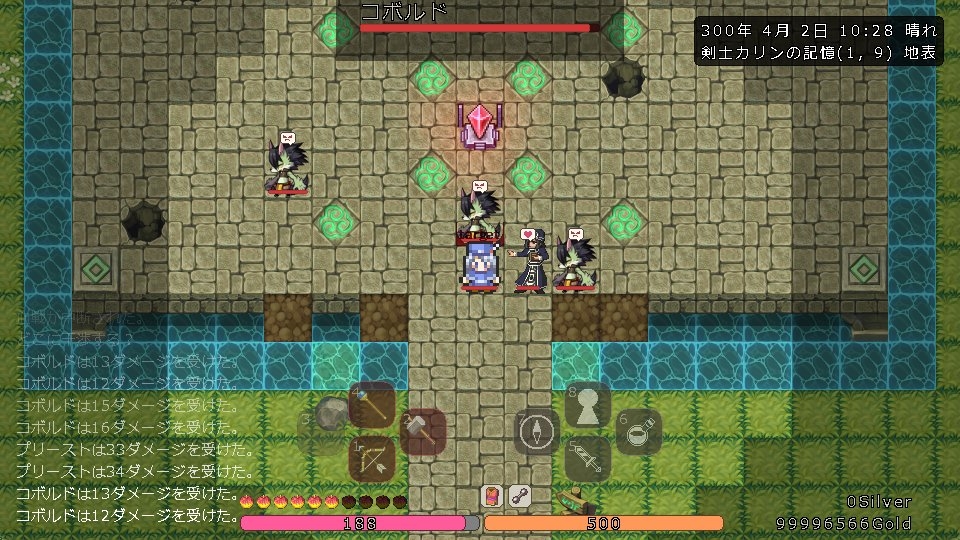This screenshot has width=960, height=540.
Task: Click the dumbbell status icon
Action: point(518,496)
